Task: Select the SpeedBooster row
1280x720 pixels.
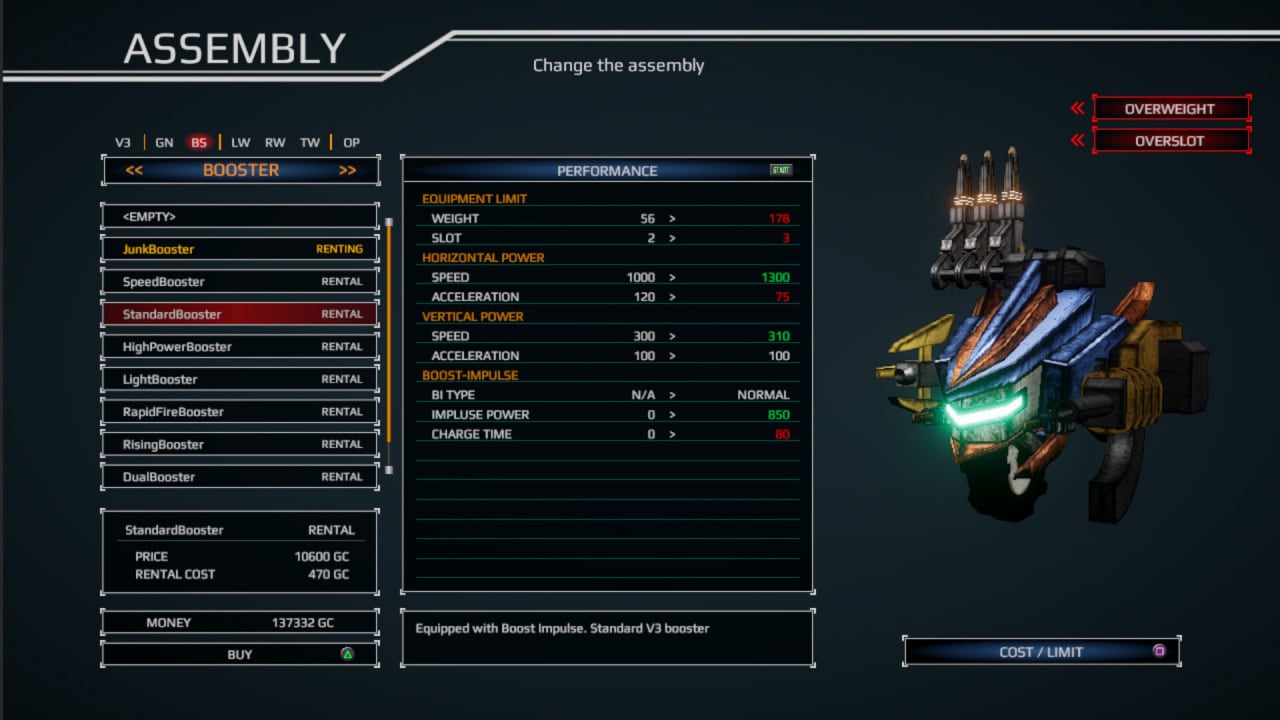Action: pos(240,282)
